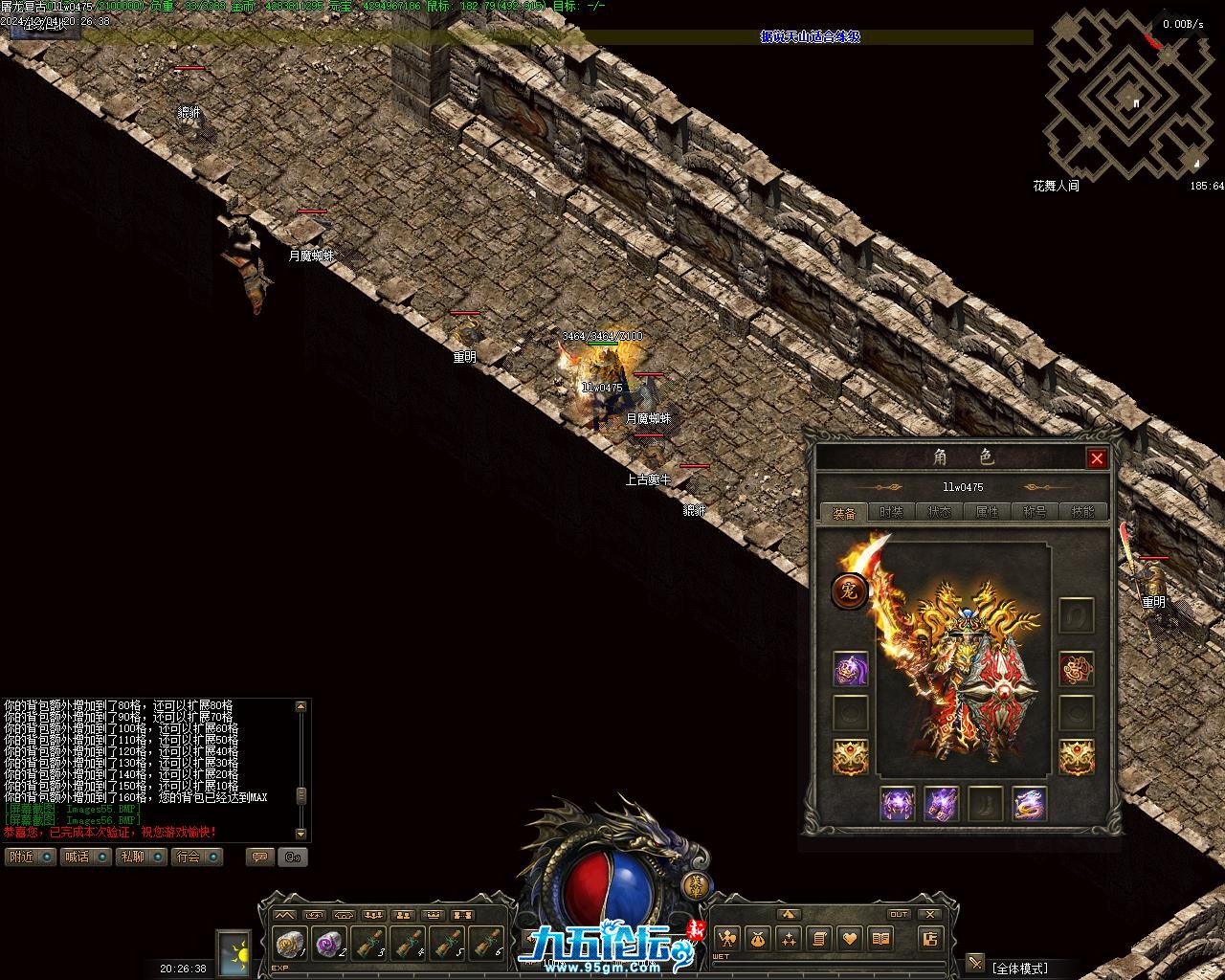Show the 属性 attributes tab

click(987, 512)
